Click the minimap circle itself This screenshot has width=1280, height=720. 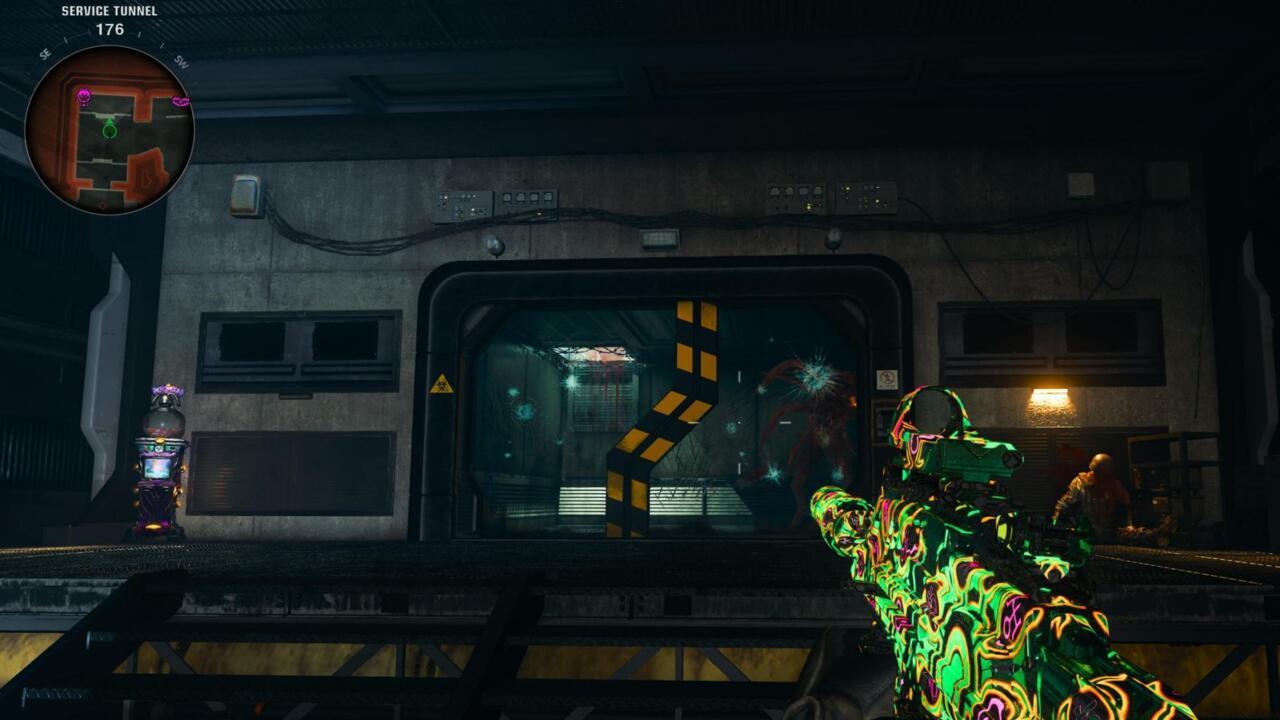coord(115,125)
